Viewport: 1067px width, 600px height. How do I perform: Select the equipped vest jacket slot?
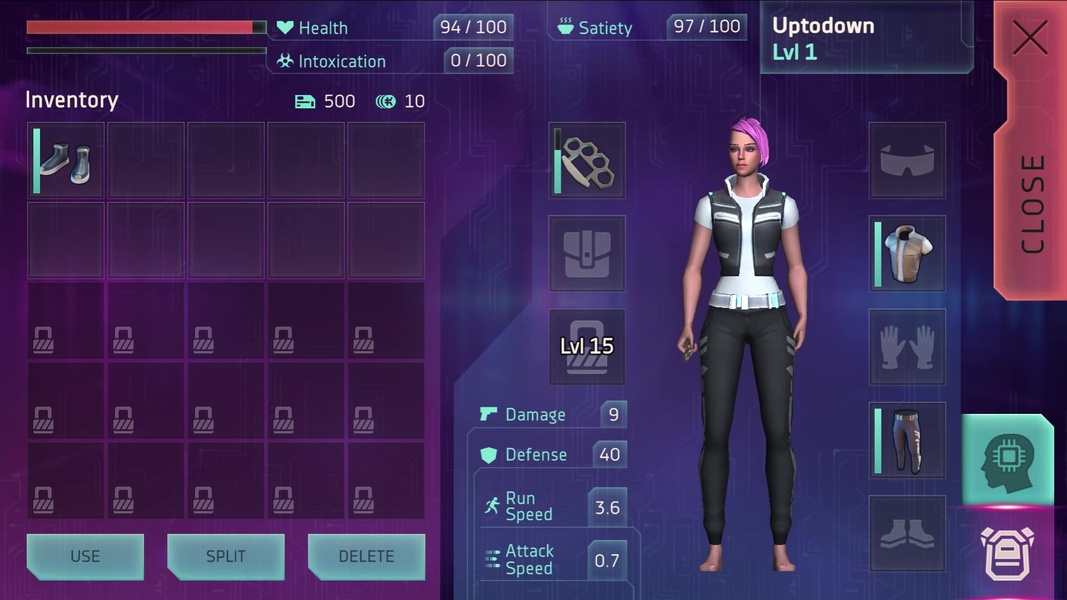(907, 254)
